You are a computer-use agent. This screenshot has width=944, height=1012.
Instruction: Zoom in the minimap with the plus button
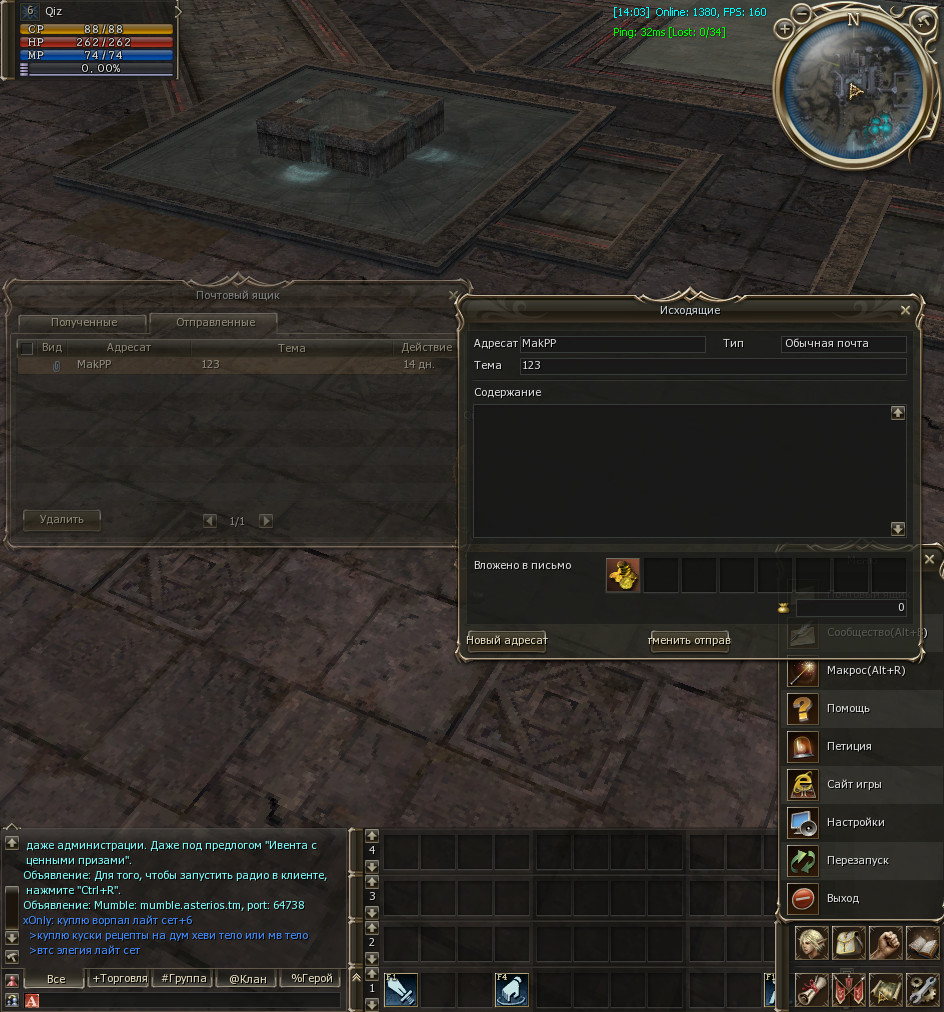(784, 29)
